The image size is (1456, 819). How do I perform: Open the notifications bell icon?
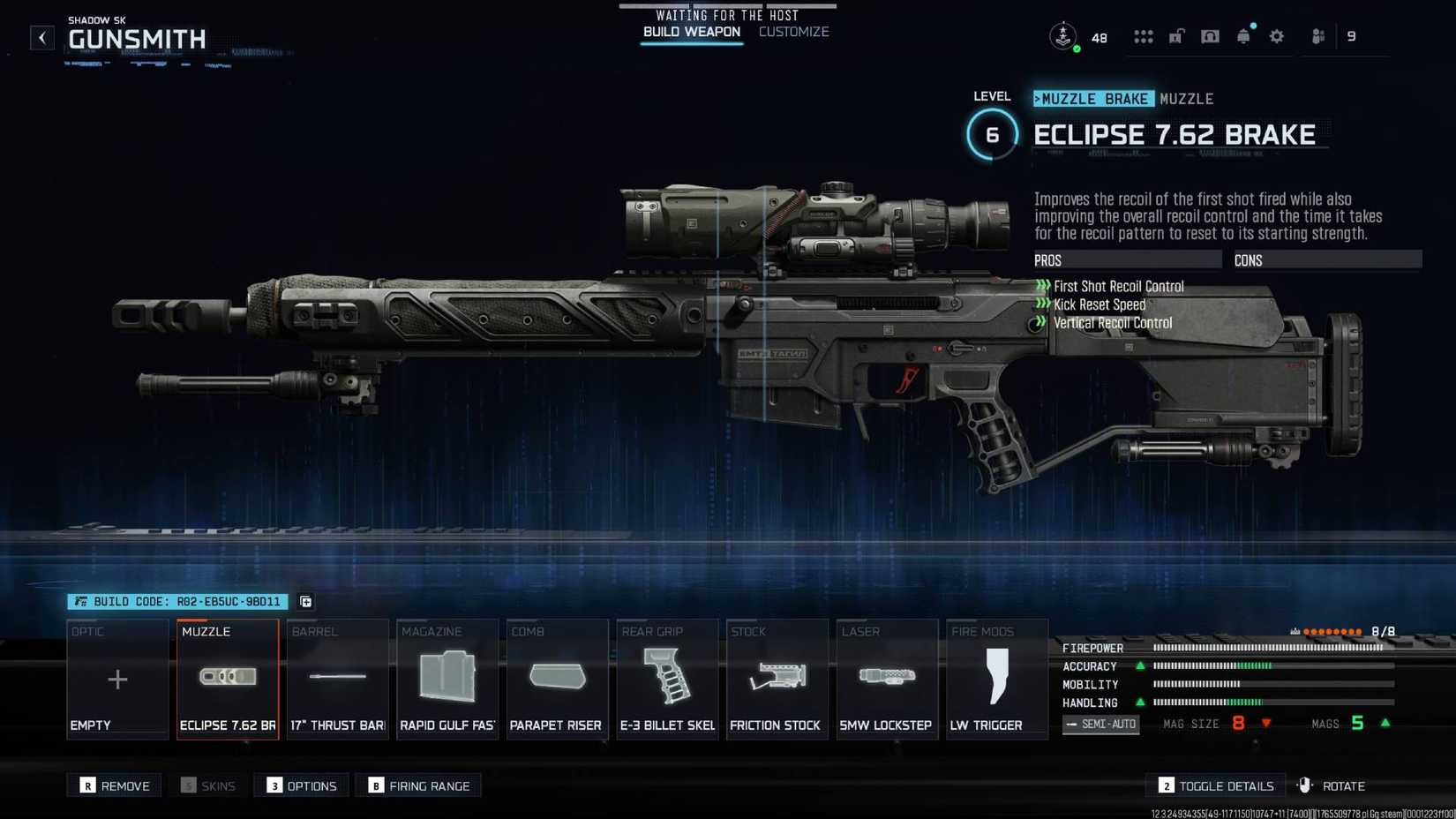click(x=1243, y=36)
